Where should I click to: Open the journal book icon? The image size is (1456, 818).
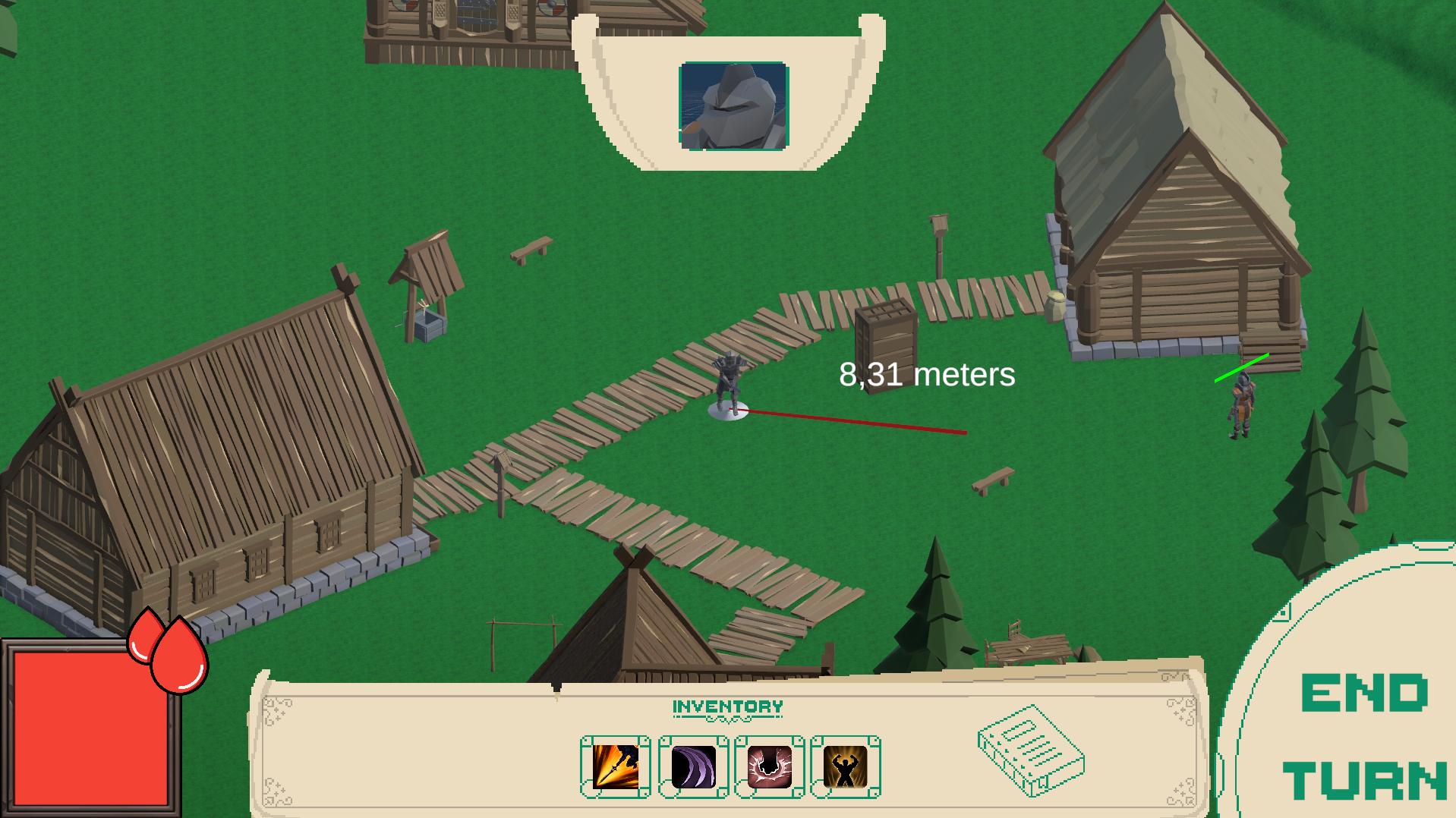[x=1030, y=750]
